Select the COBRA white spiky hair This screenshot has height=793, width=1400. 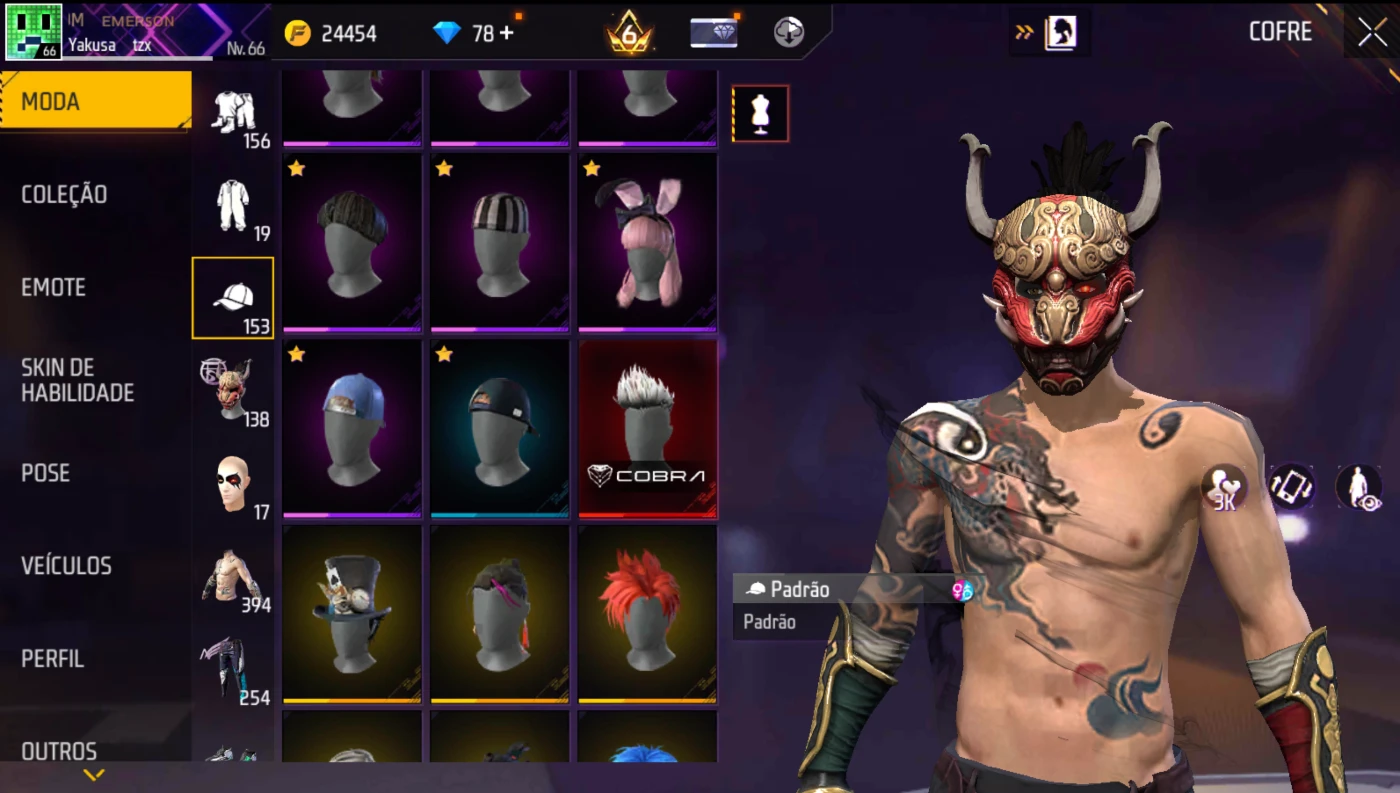pyautogui.click(x=647, y=428)
